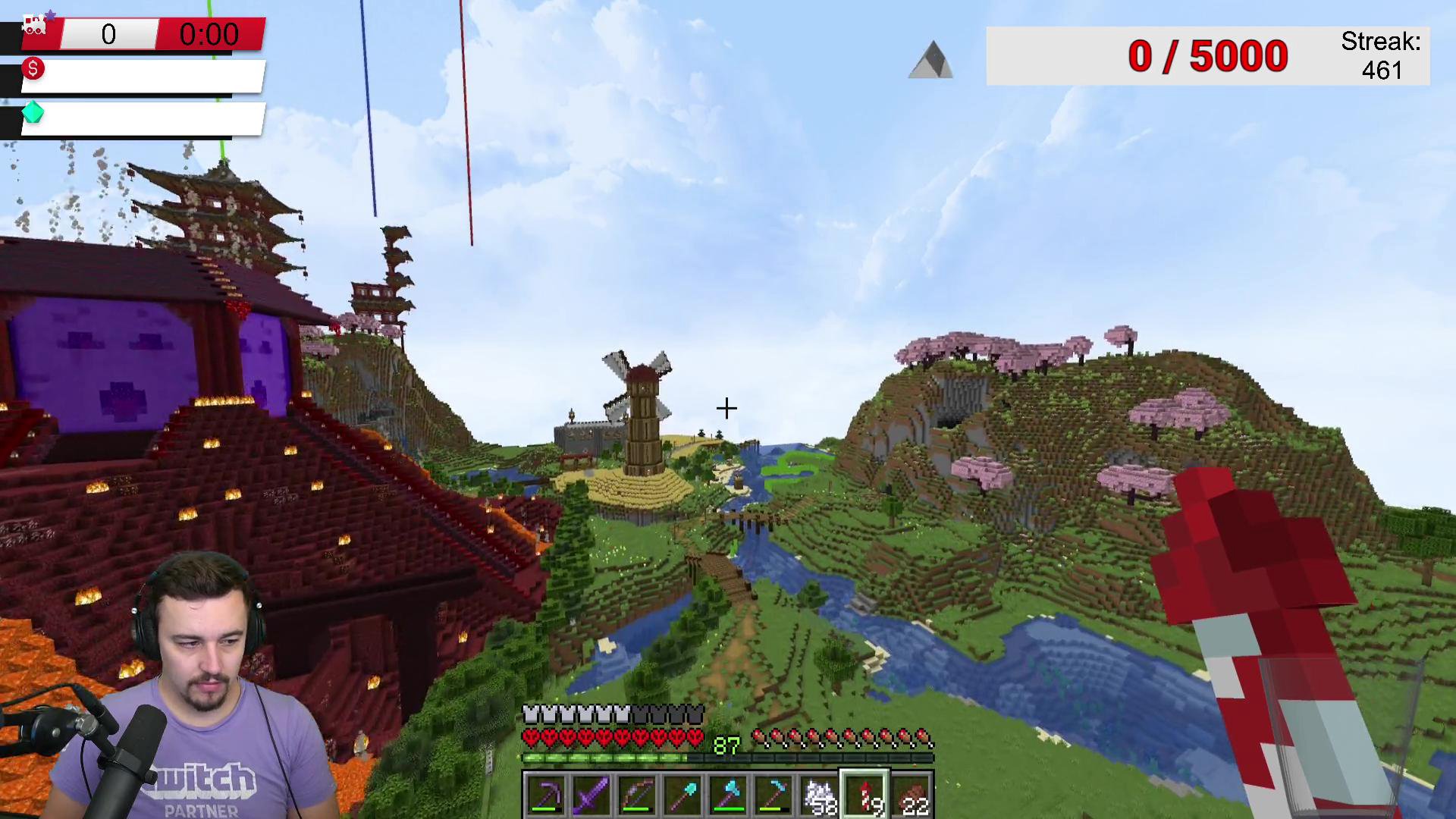
Task: Click the gray pyramid icon beside the counter
Action: [x=931, y=60]
